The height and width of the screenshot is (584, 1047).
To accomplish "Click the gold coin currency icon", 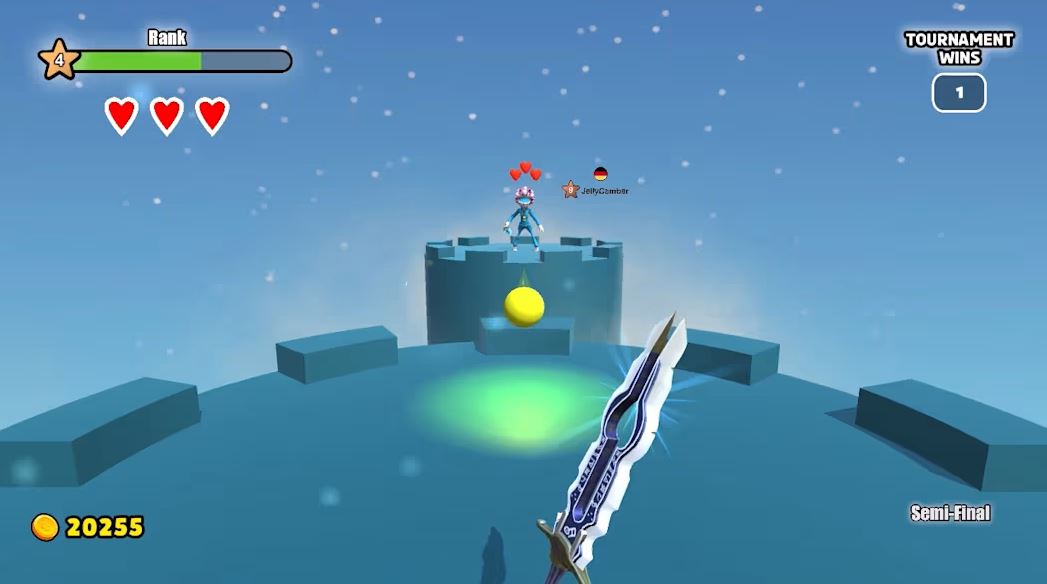I will coord(45,527).
